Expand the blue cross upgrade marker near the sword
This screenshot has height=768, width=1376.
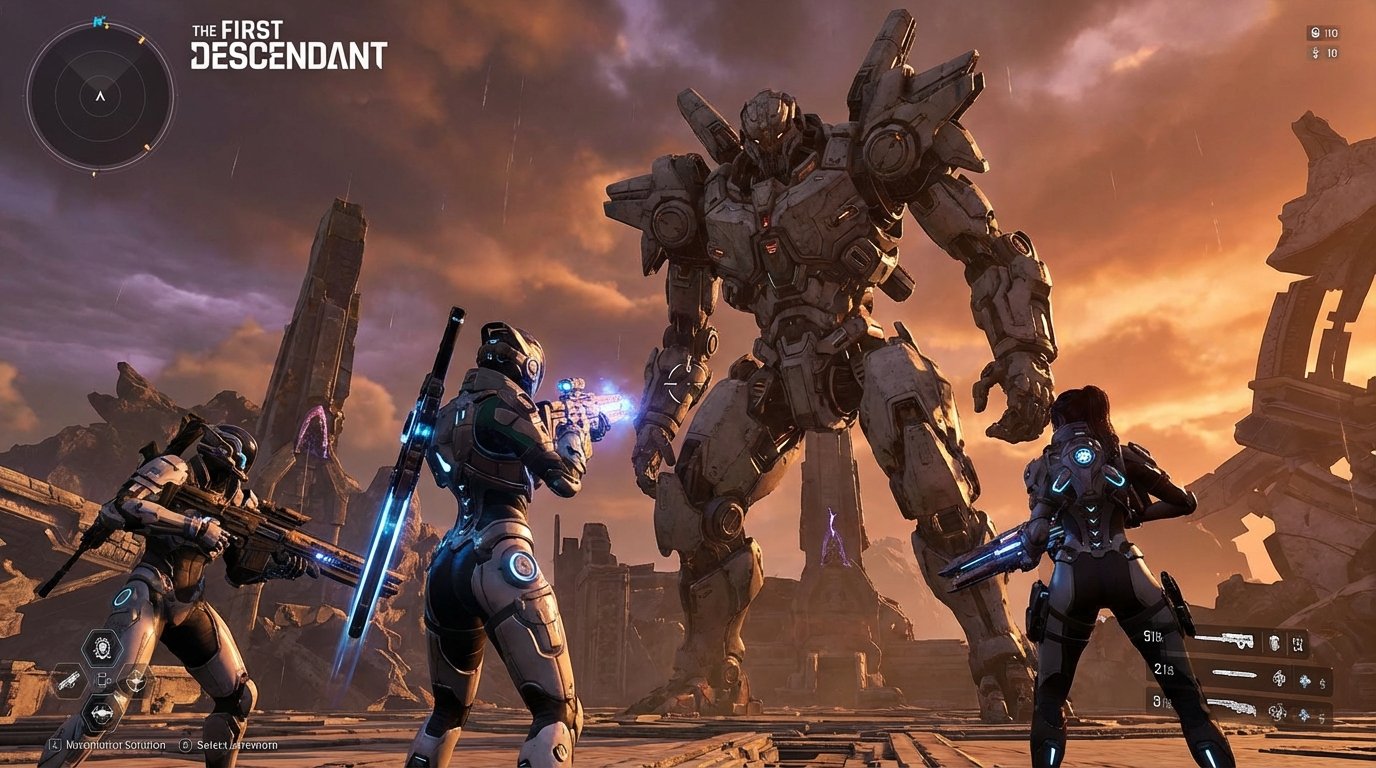click(1305, 681)
